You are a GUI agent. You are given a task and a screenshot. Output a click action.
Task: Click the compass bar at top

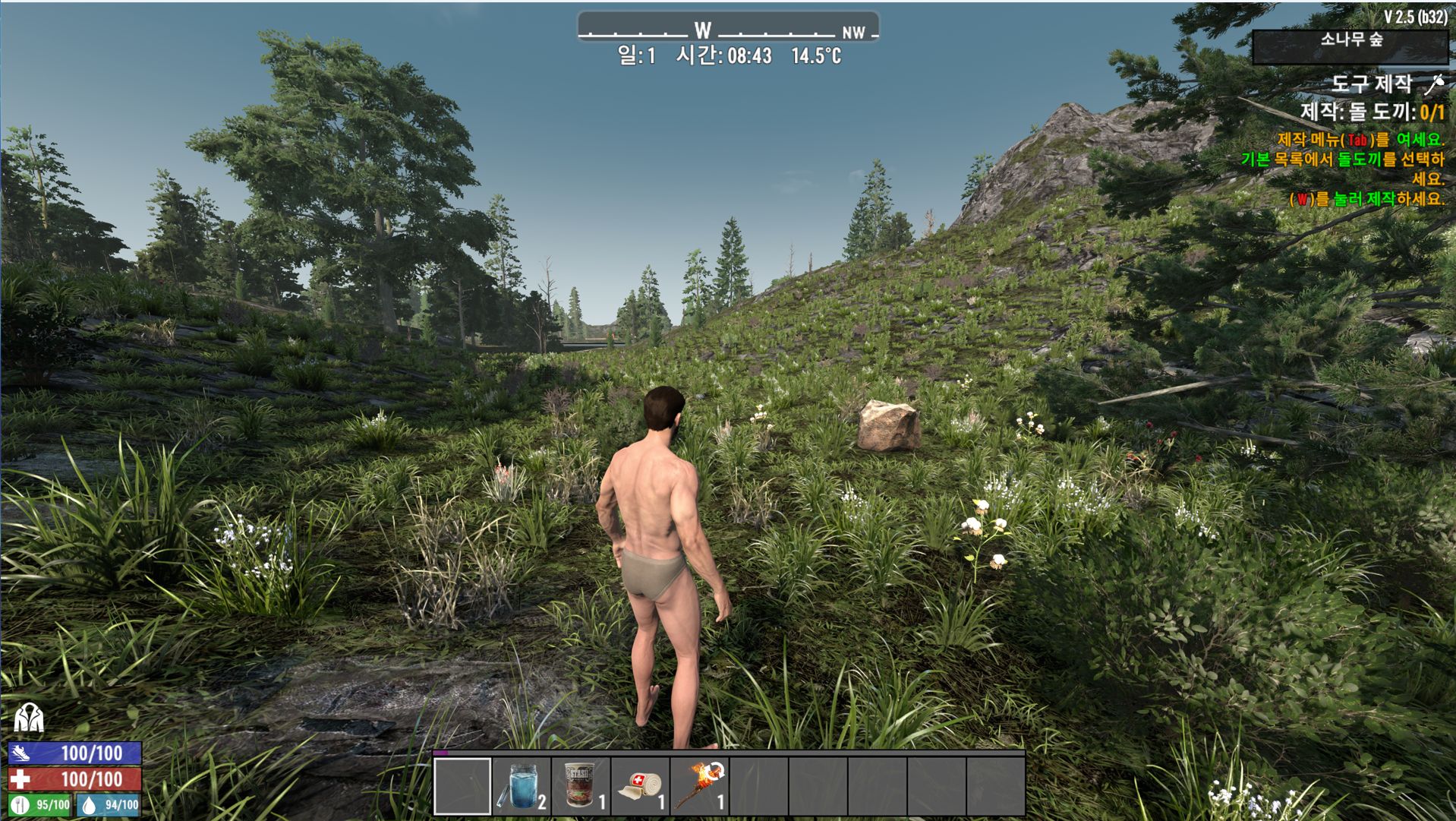[727, 30]
